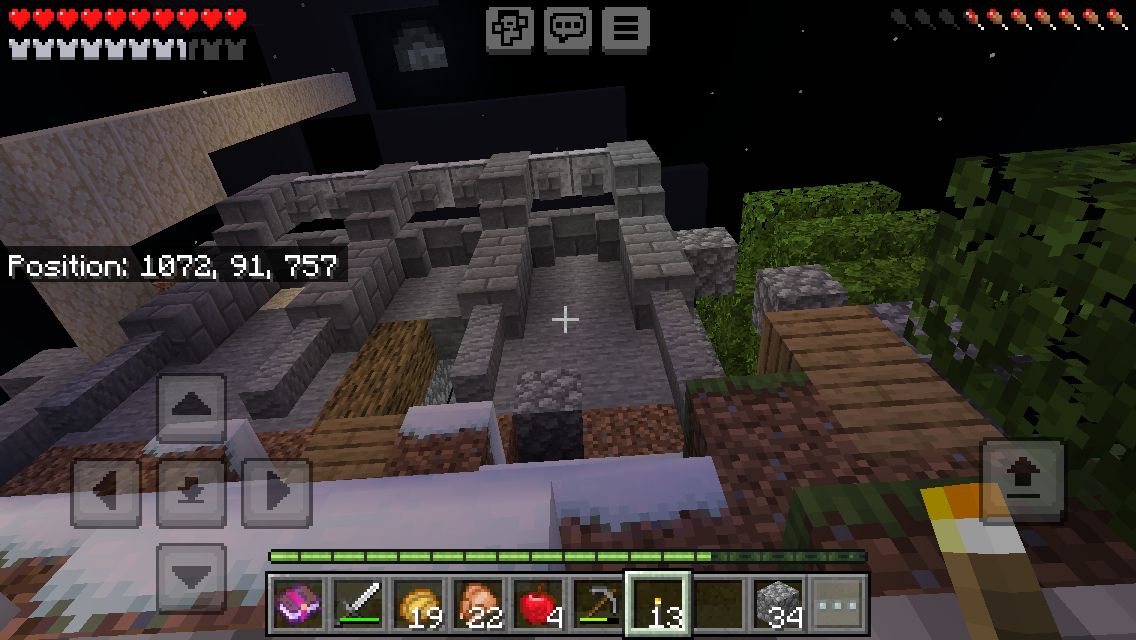Open the chat speech bubble button
1136x640 pixels.
click(x=567, y=28)
